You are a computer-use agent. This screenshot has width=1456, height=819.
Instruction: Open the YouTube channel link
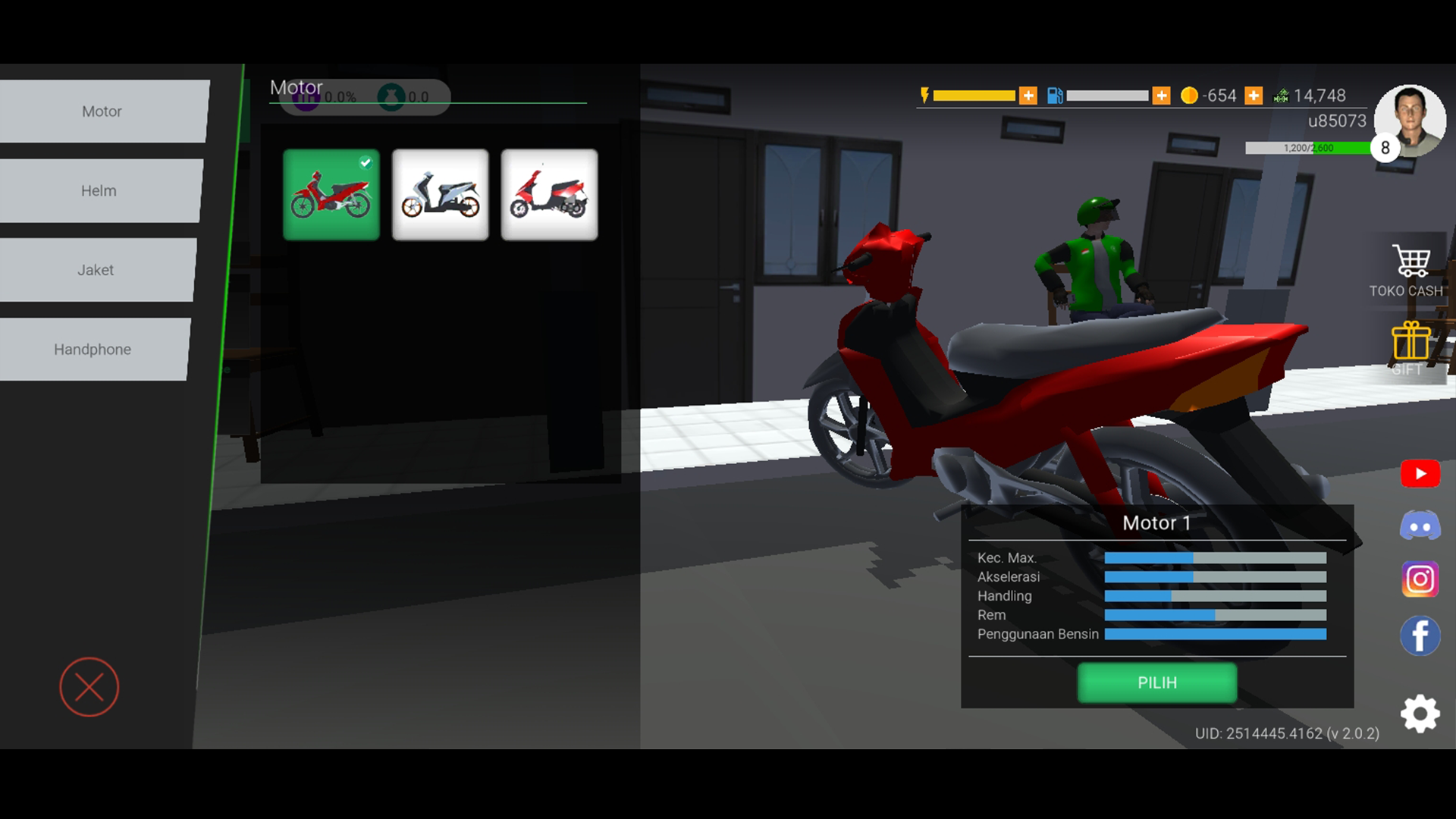click(x=1420, y=473)
